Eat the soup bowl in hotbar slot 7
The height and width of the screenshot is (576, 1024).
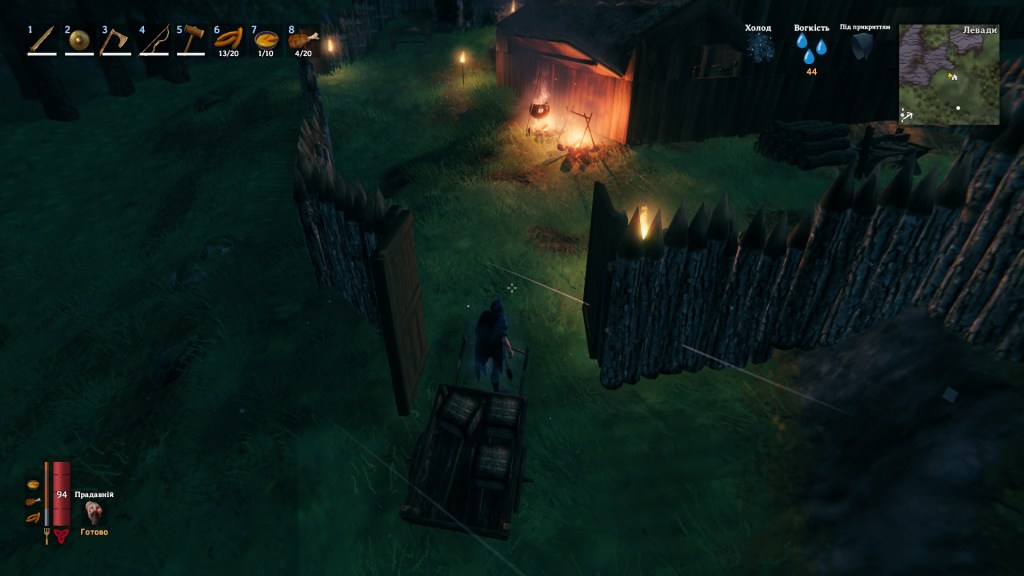(x=266, y=40)
